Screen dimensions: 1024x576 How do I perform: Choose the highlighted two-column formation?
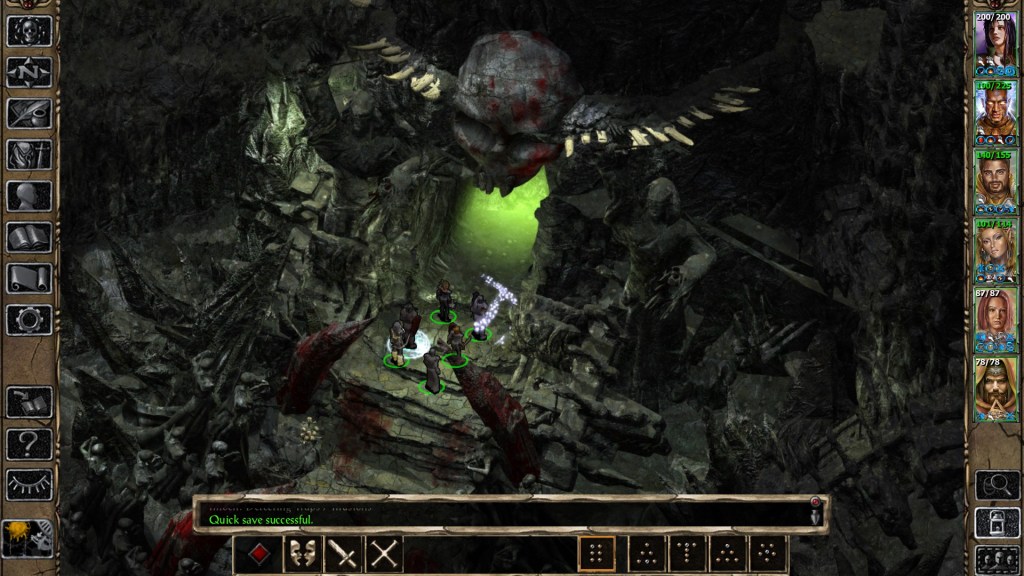(597, 553)
